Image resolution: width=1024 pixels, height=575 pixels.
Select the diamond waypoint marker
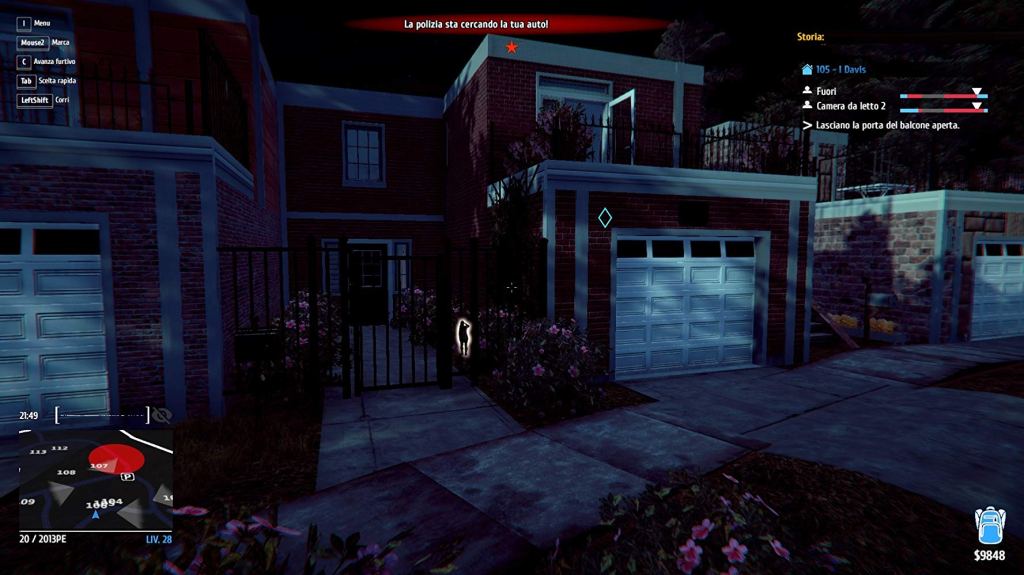click(x=605, y=217)
